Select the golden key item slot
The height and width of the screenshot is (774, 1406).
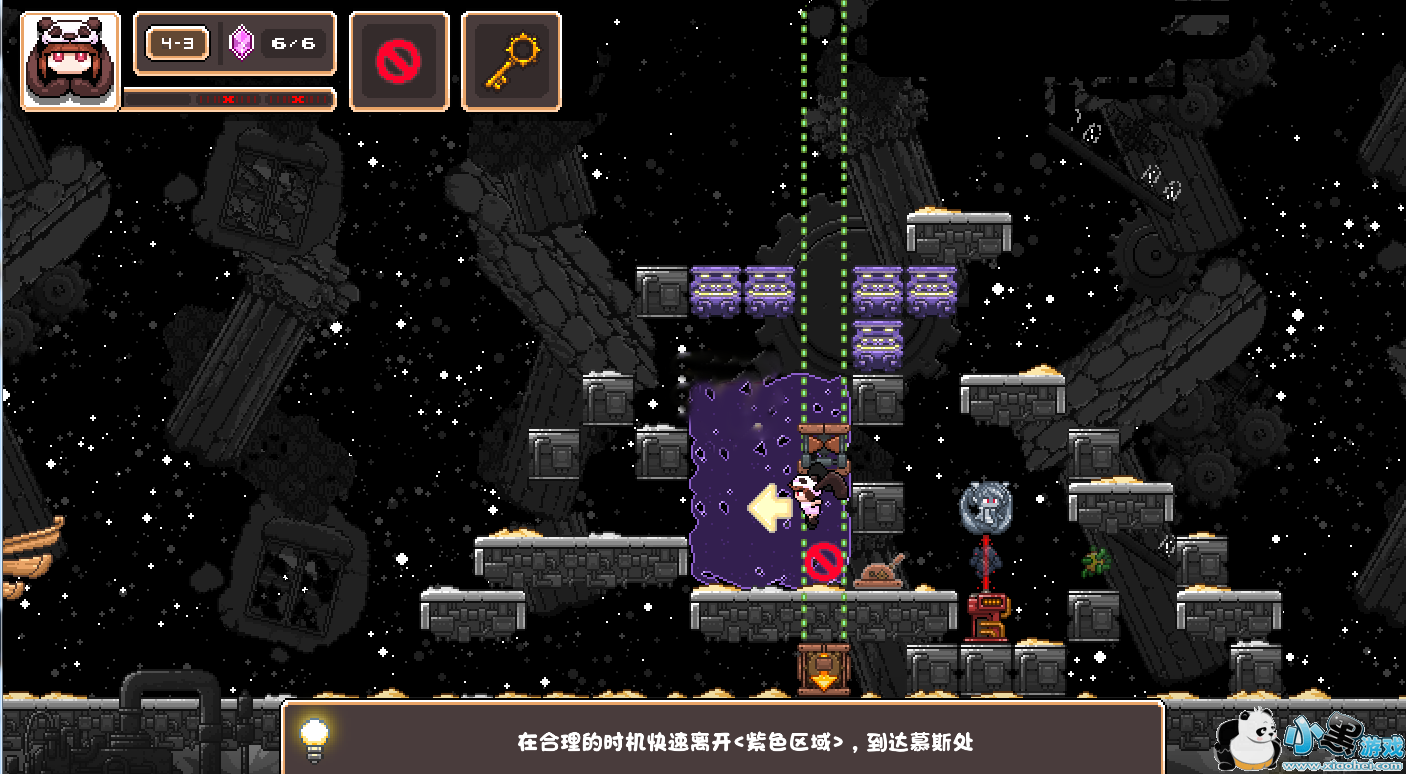[511, 61]
